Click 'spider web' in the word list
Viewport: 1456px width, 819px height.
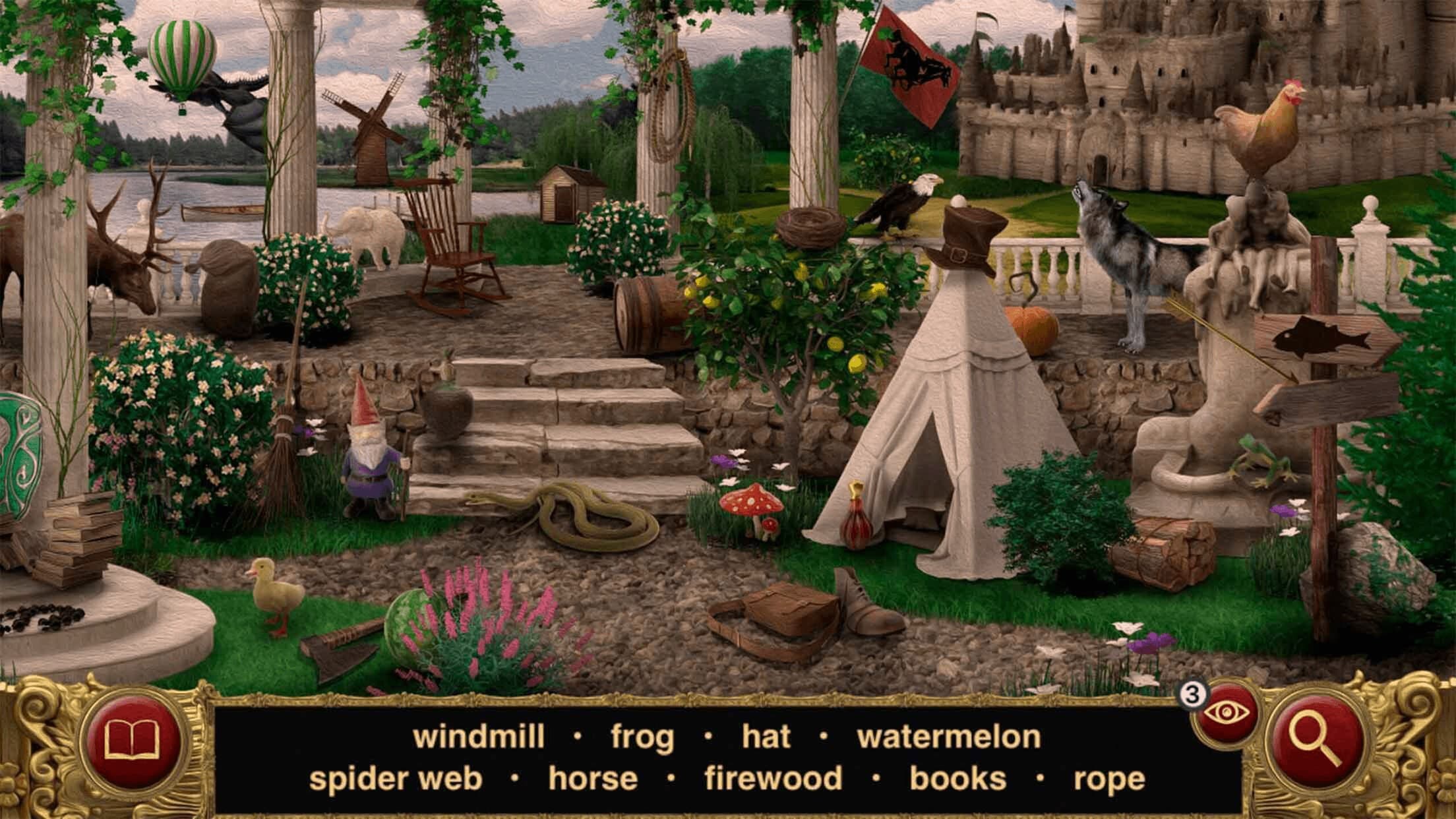[x=396, y=778]
